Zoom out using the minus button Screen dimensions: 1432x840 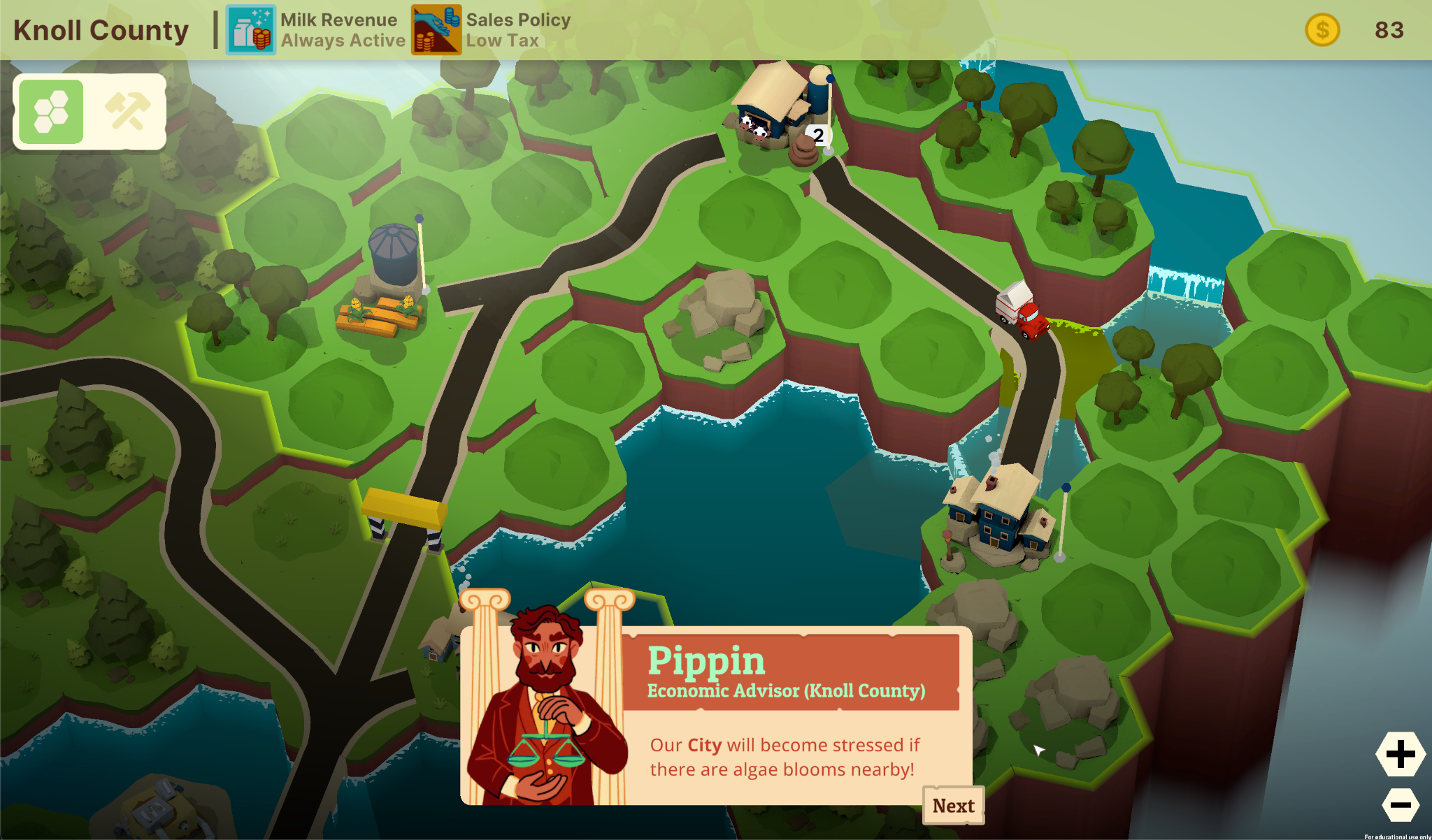coord(1400,805)
